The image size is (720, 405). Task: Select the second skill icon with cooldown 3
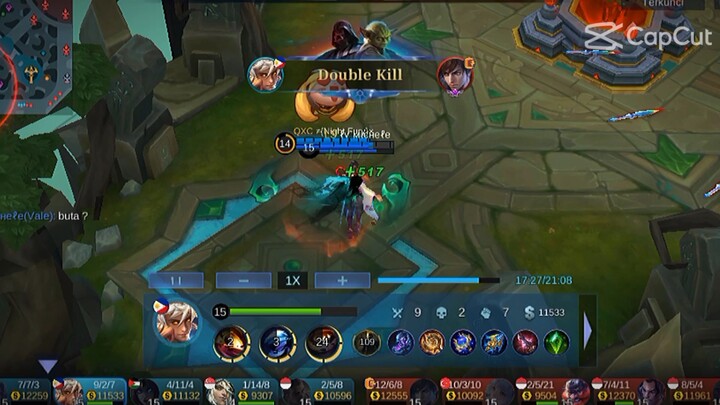277,343
